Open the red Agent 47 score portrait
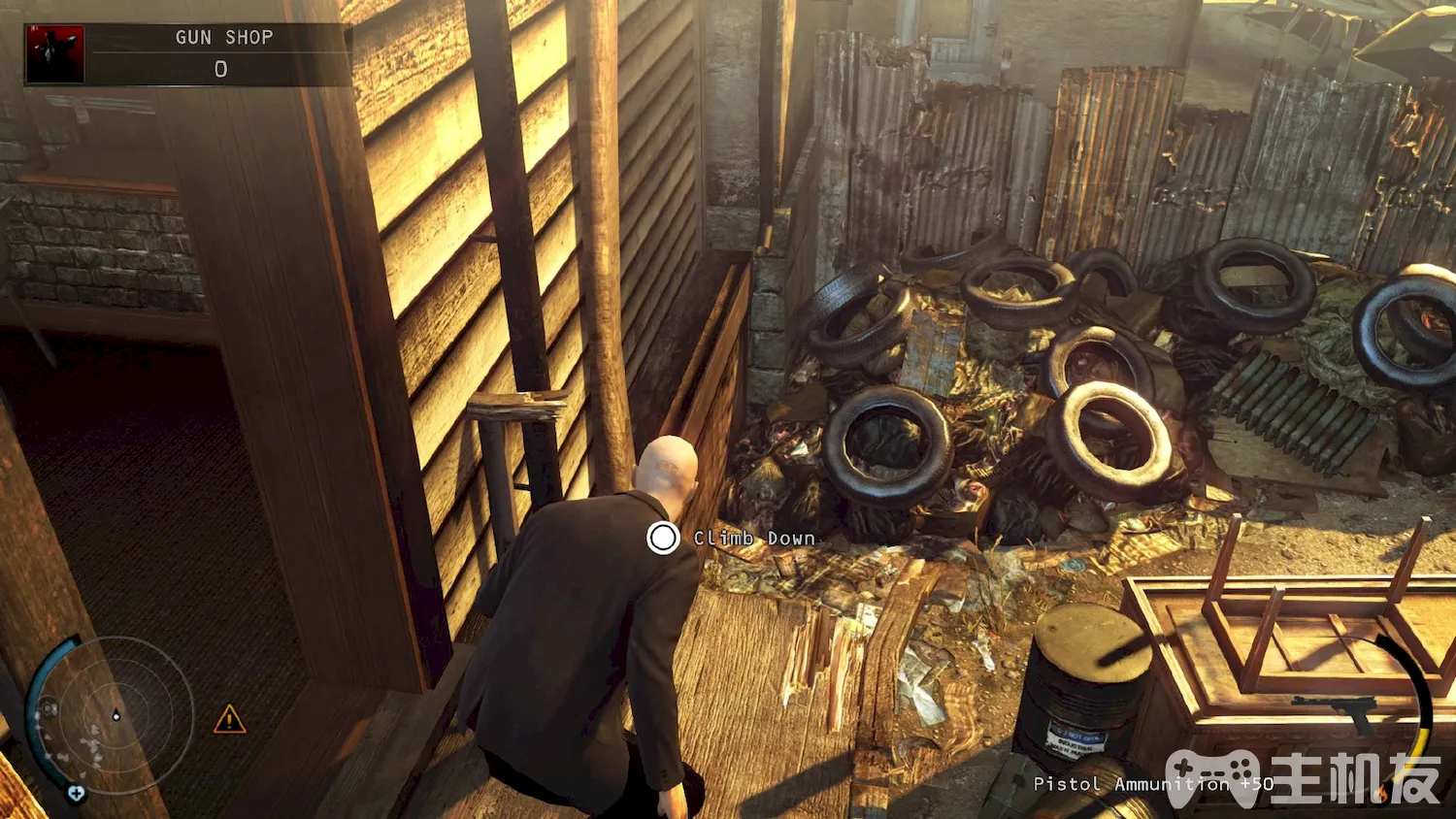This screenshot has height=819, width=1456. tap(55, 54)
